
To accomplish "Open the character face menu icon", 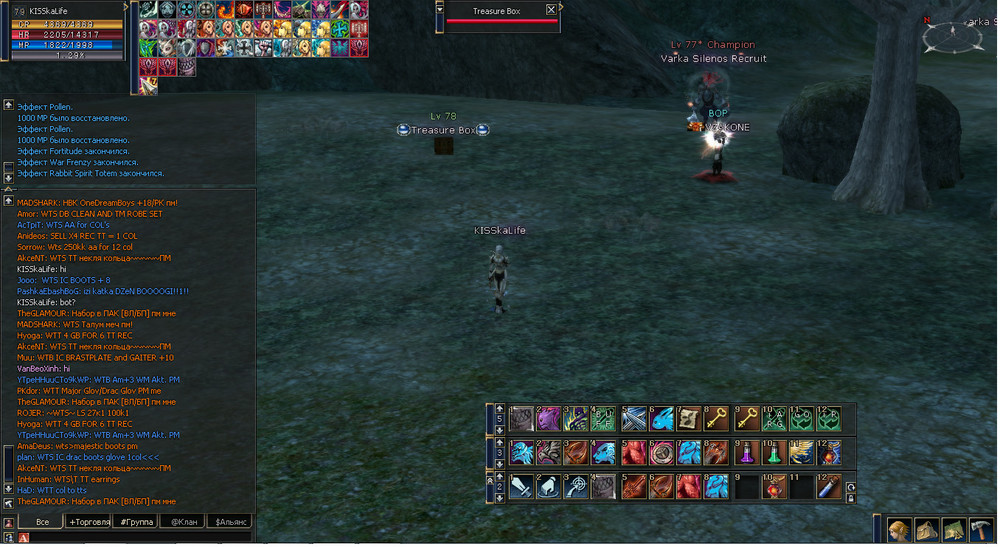I will 898,530.
